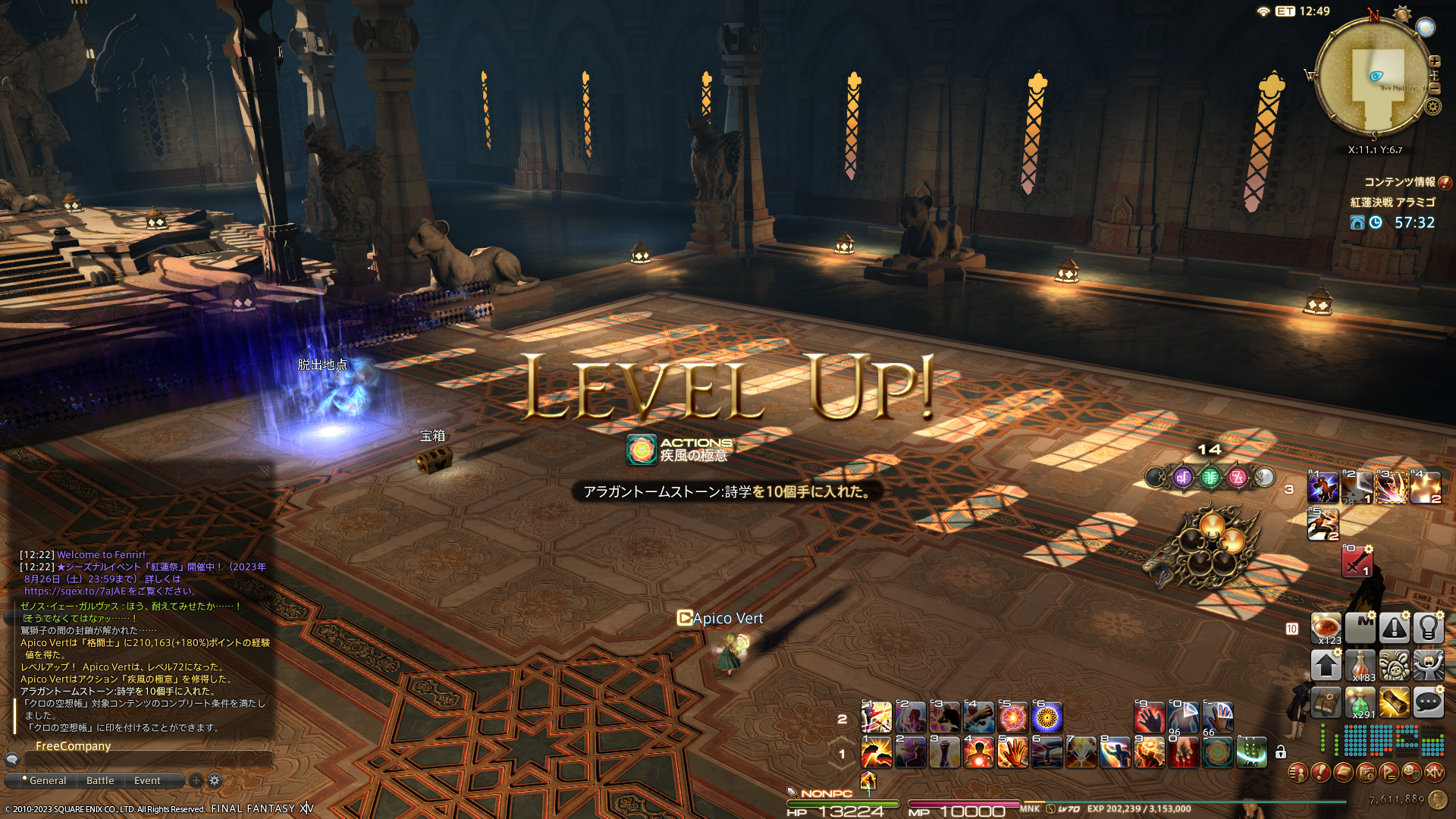Open the Battle chat tab
1456x819 pixels.
pos(100,780)
